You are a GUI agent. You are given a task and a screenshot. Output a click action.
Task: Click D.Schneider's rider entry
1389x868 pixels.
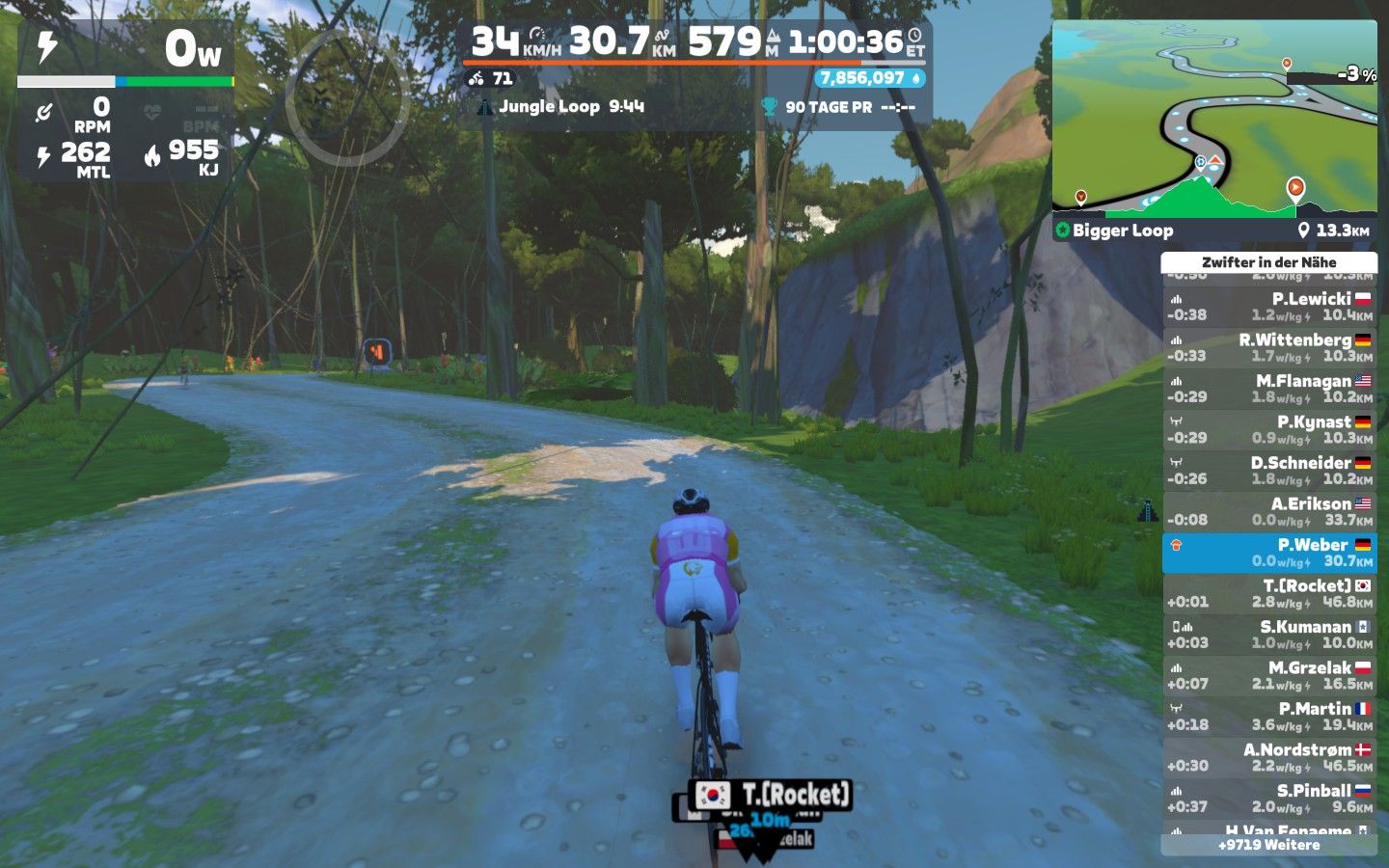1268,471
